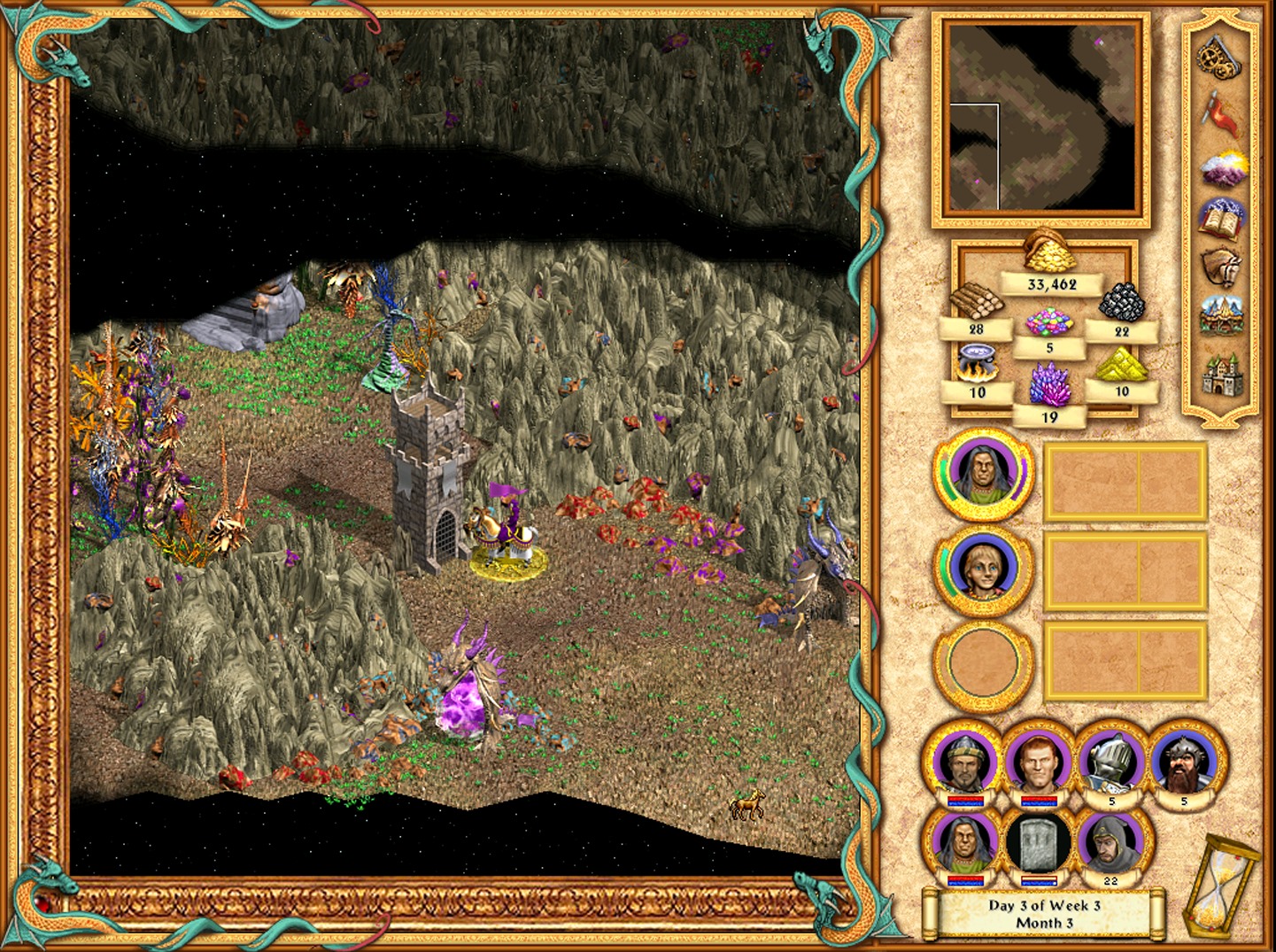Click the horse head icon
1276x952 pixels.
coord(1222,267)
